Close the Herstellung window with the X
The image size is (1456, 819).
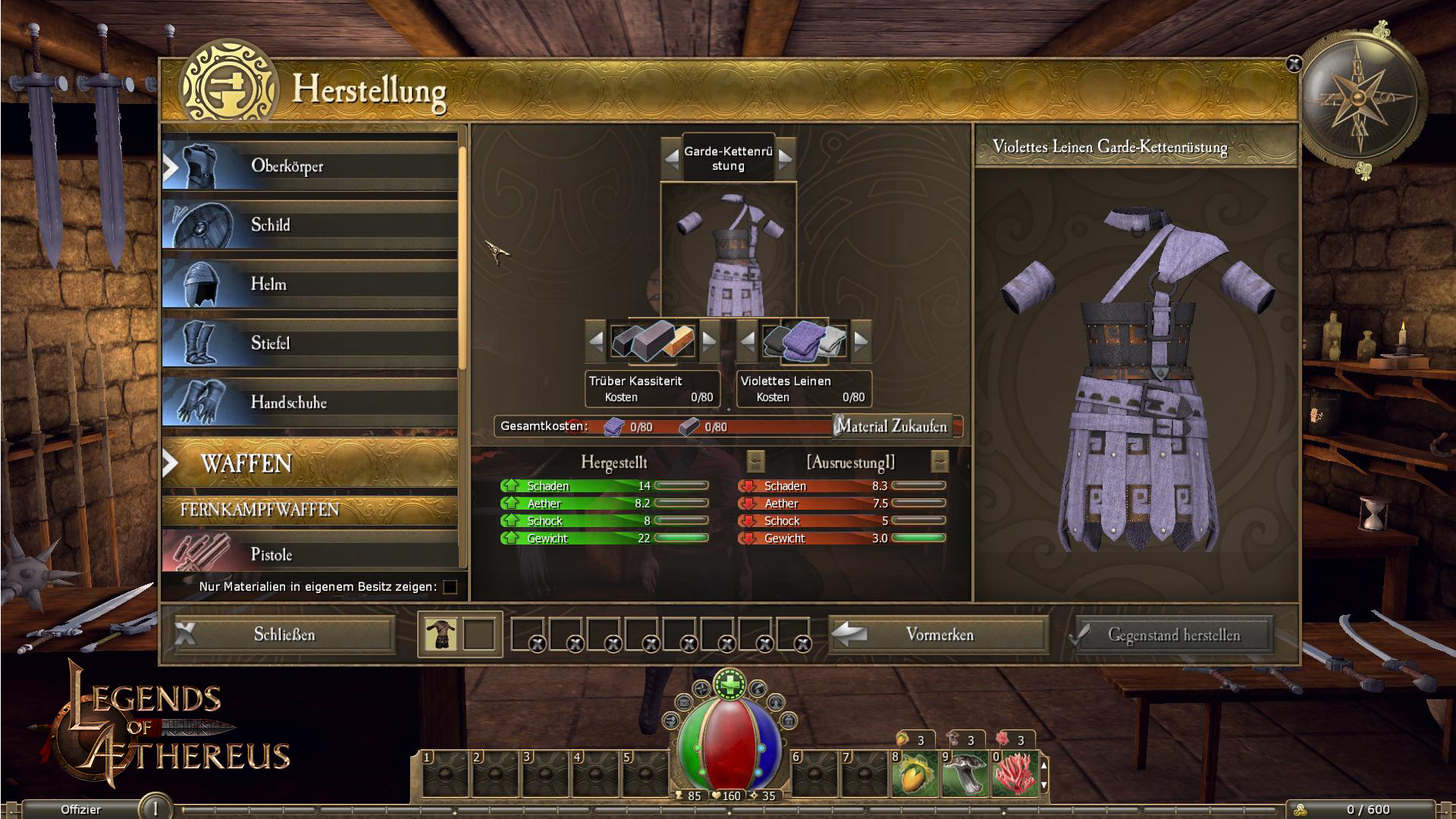click(1294, 64)
